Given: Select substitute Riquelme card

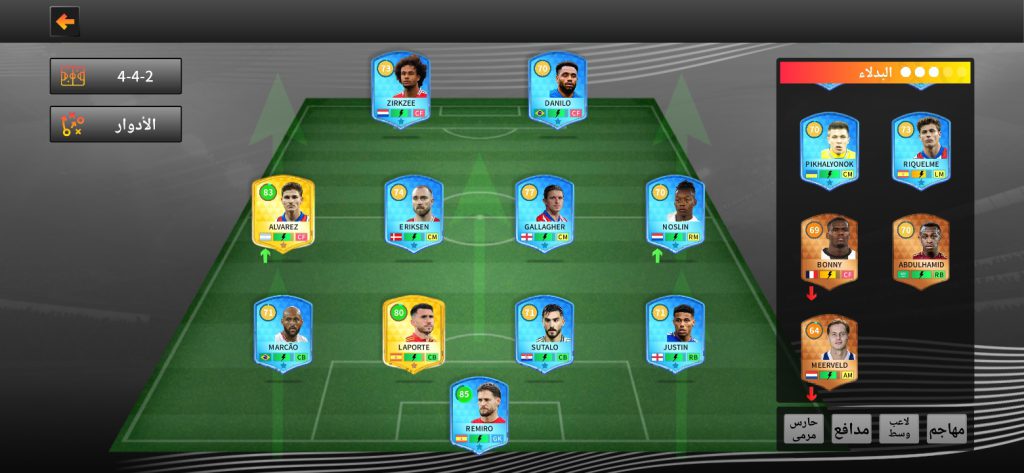Looking at the screenshot, I should pyautogui.click(x=920, y=148).
